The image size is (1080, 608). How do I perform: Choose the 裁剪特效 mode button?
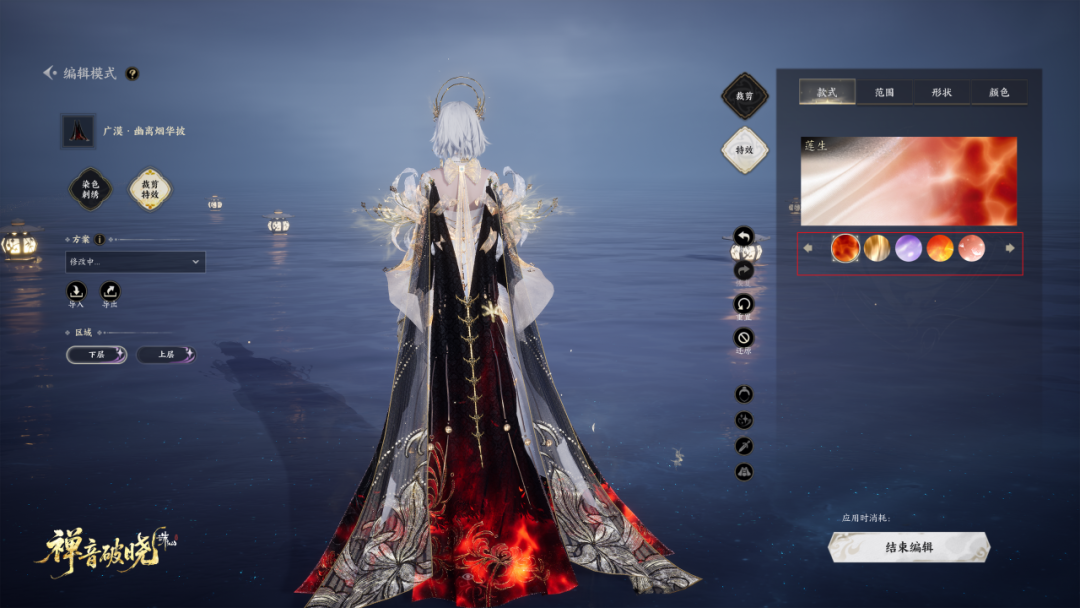[x=150, y=189]
